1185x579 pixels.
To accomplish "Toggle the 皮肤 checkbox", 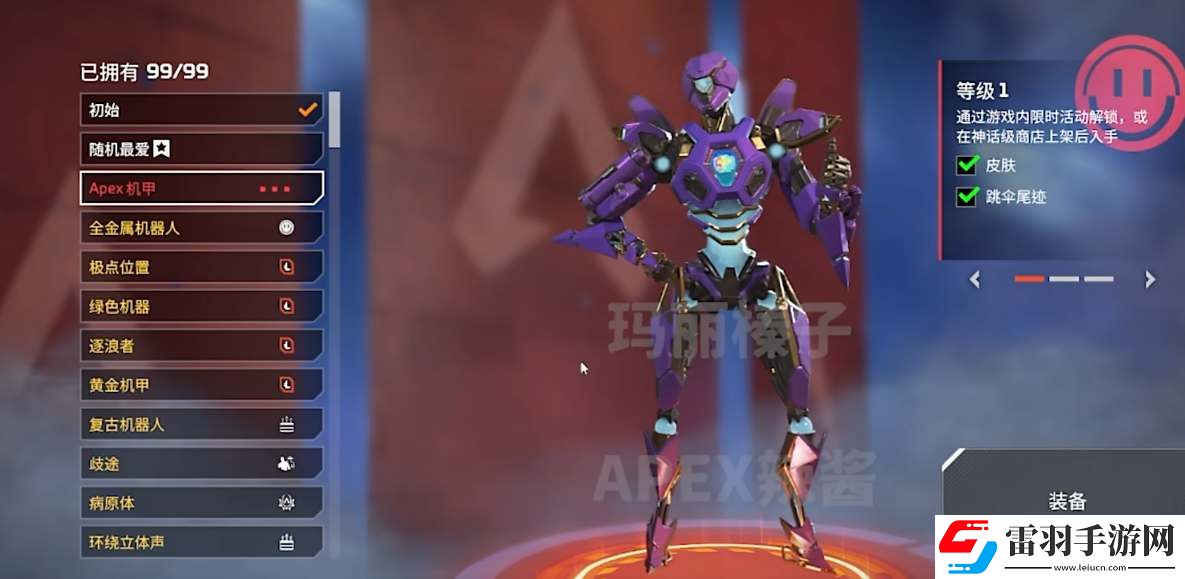I will click(x=967, y=165).
